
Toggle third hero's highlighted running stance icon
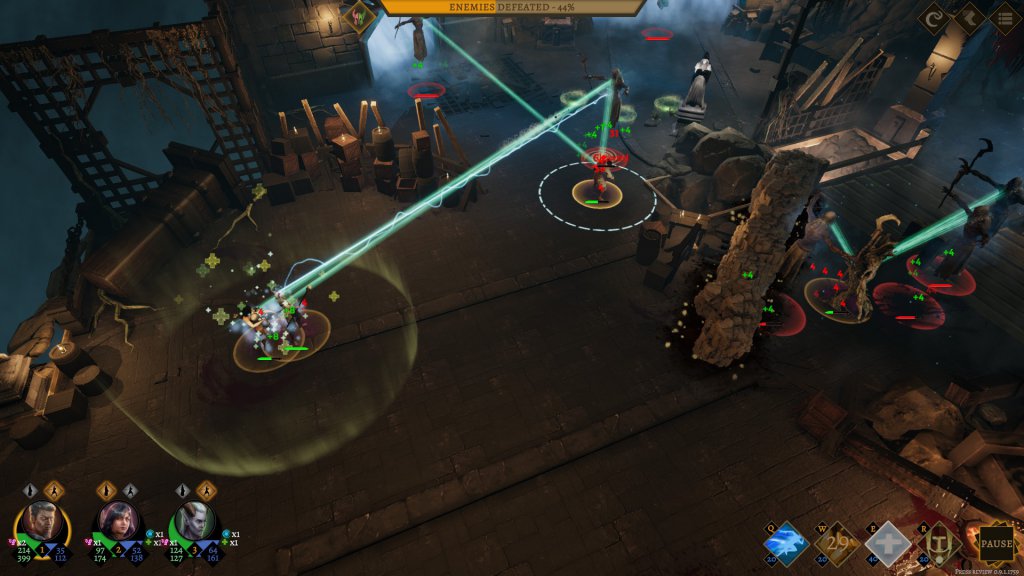pyautogui.click(x=205, y=490)
